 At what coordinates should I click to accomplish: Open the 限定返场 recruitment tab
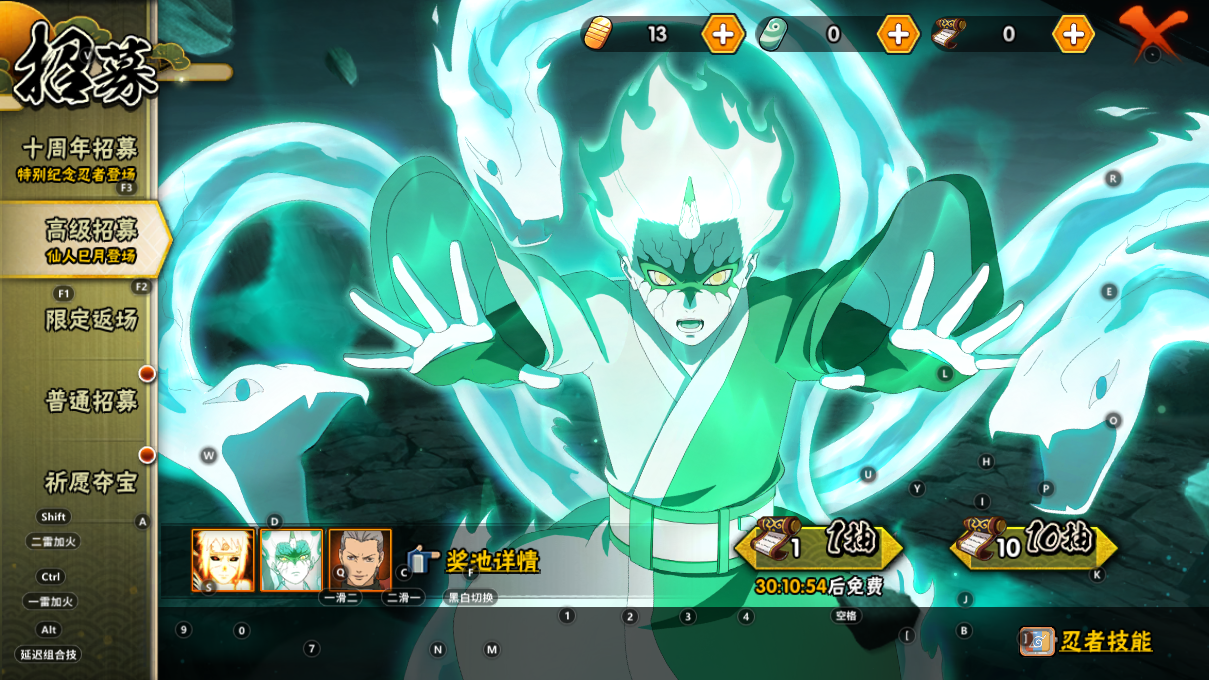coord(90,320)
